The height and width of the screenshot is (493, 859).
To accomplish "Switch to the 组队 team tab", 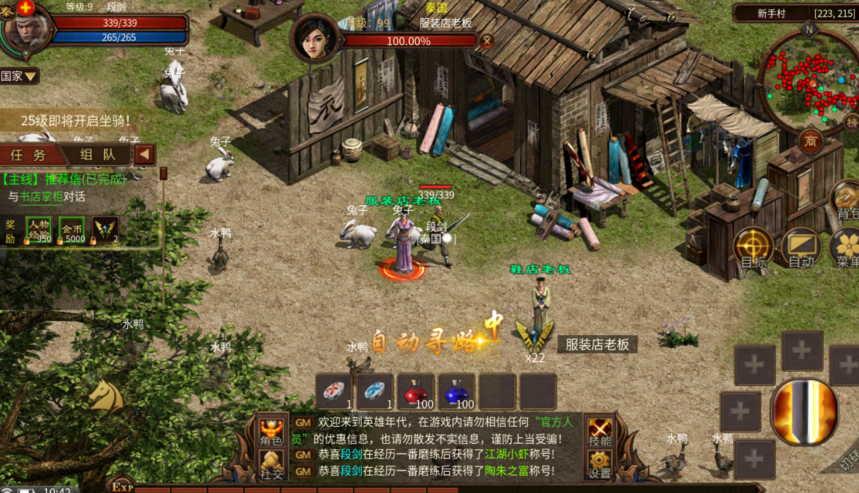I will coord(97,155).
